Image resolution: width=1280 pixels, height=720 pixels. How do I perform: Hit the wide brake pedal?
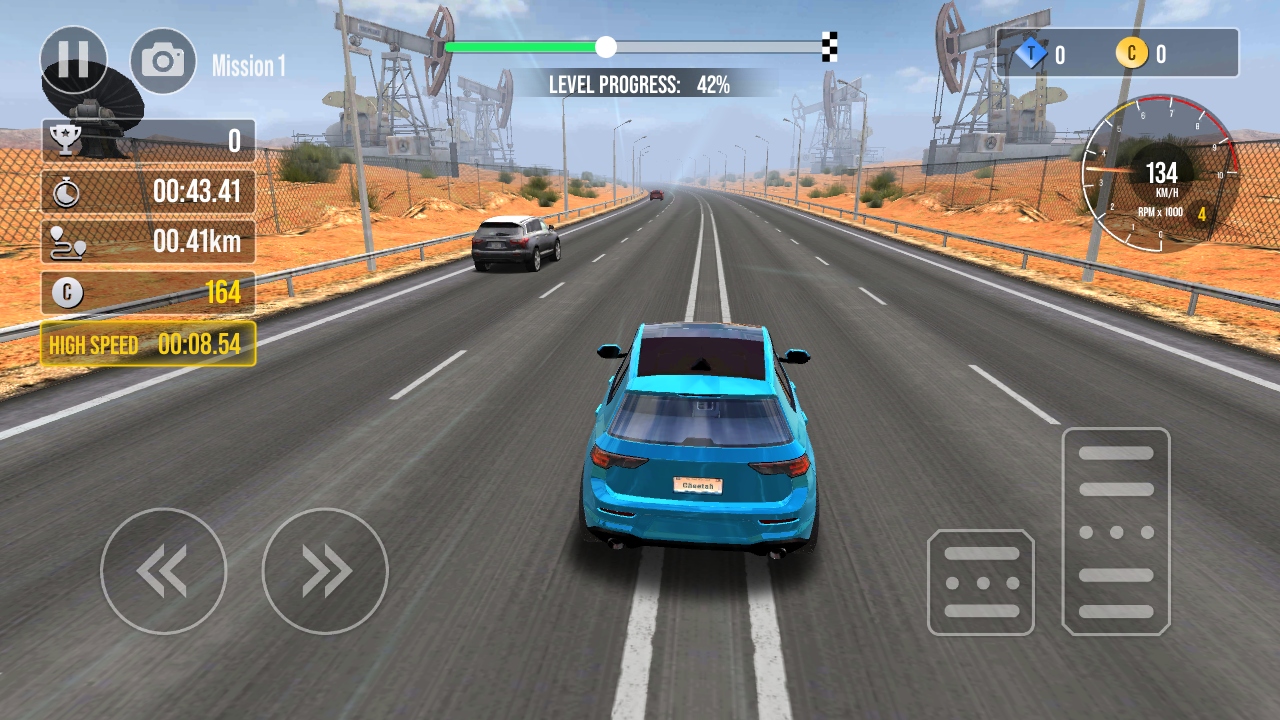tap(980, 583)
